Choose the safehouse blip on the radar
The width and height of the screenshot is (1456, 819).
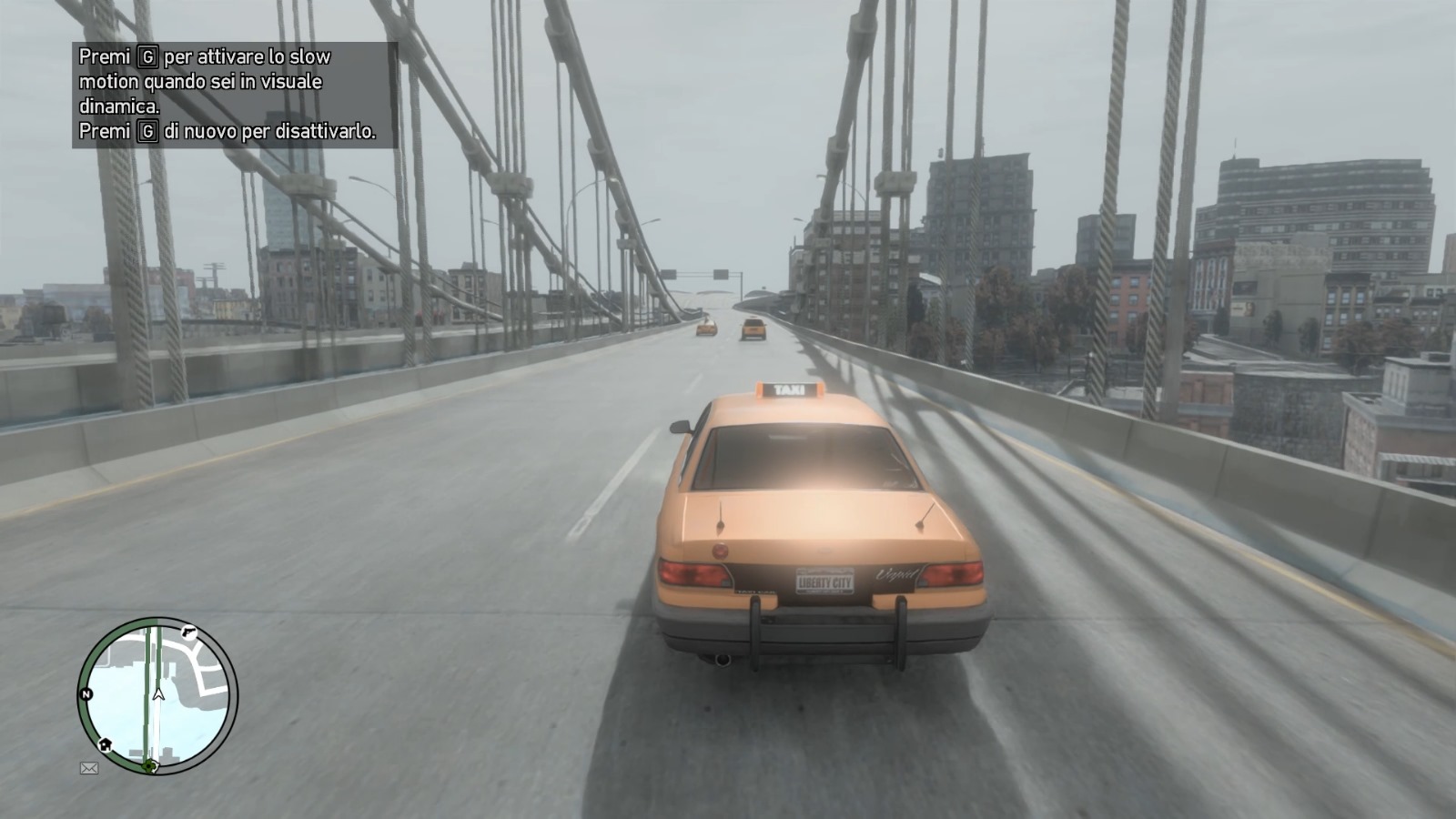pos(106,744)
